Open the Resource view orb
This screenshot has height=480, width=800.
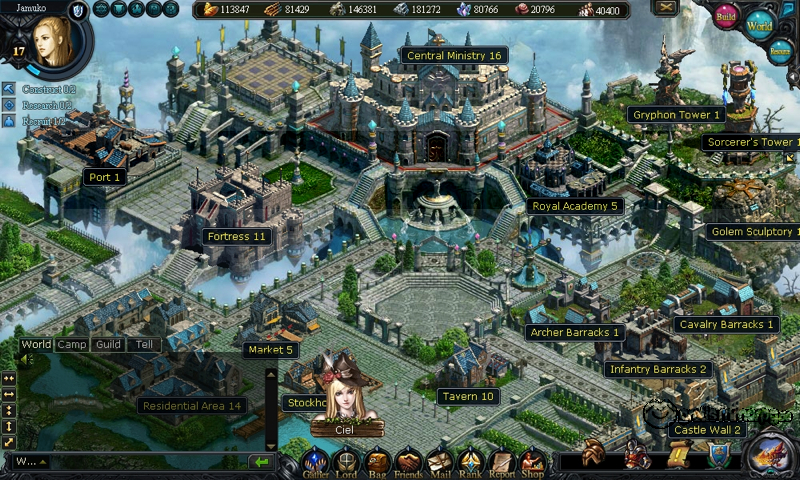coord(781,52)
